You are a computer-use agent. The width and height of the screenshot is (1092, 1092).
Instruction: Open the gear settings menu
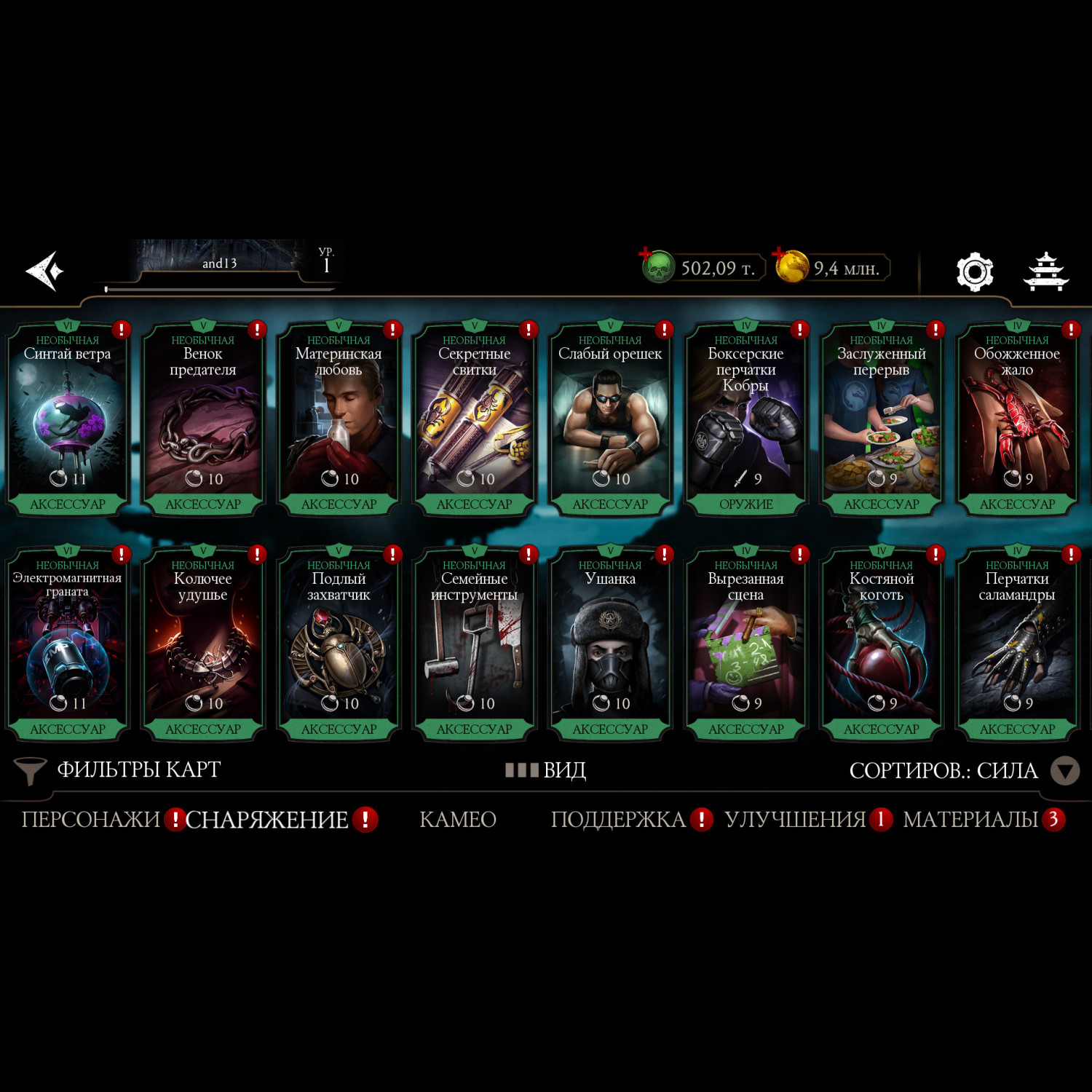[x=974, y=272]
